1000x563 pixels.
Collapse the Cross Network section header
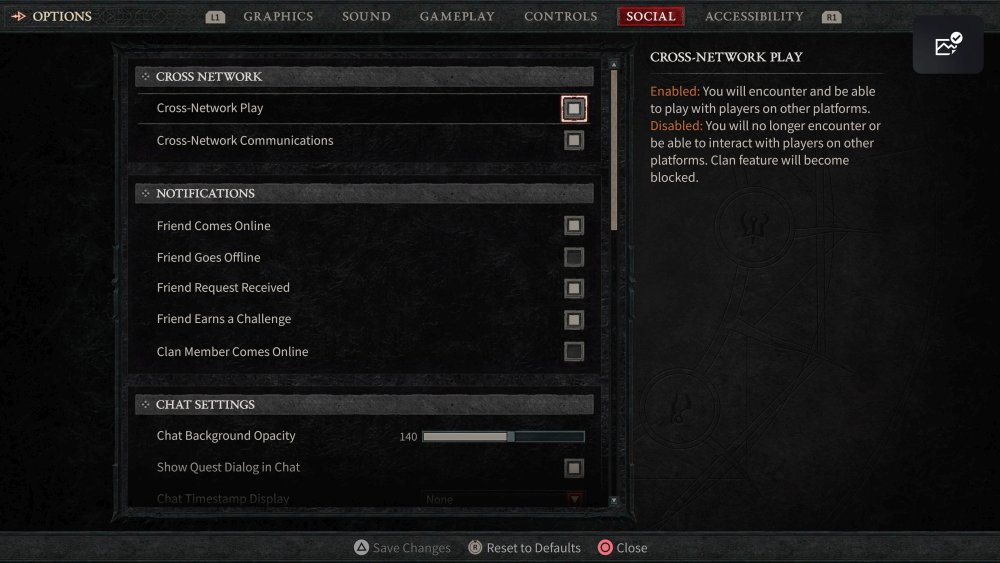[364, 77]
